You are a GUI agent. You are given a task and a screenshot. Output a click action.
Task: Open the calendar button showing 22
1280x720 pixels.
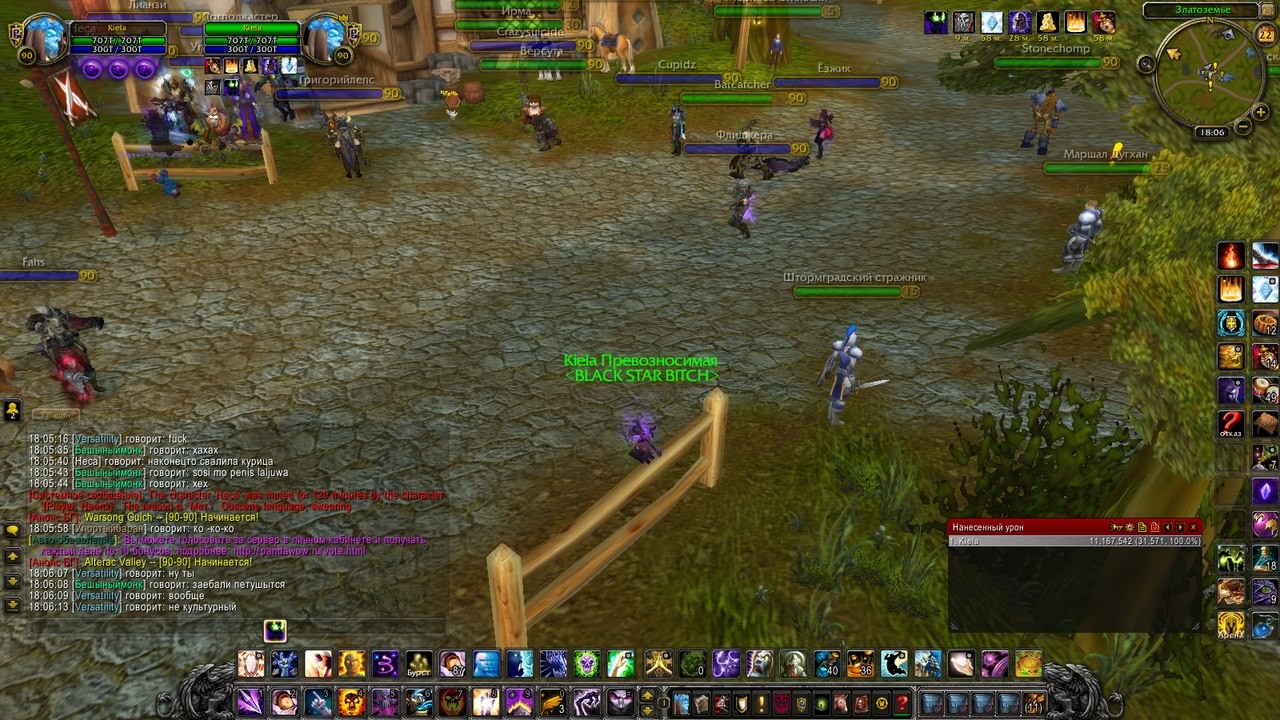coord(1266,35)
